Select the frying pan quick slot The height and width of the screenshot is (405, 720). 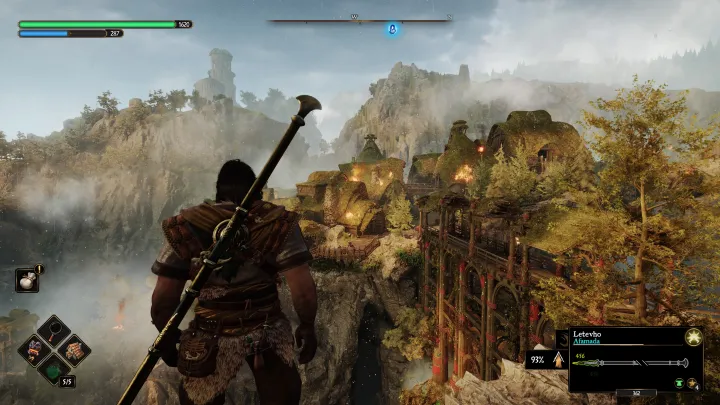[53, 330]
